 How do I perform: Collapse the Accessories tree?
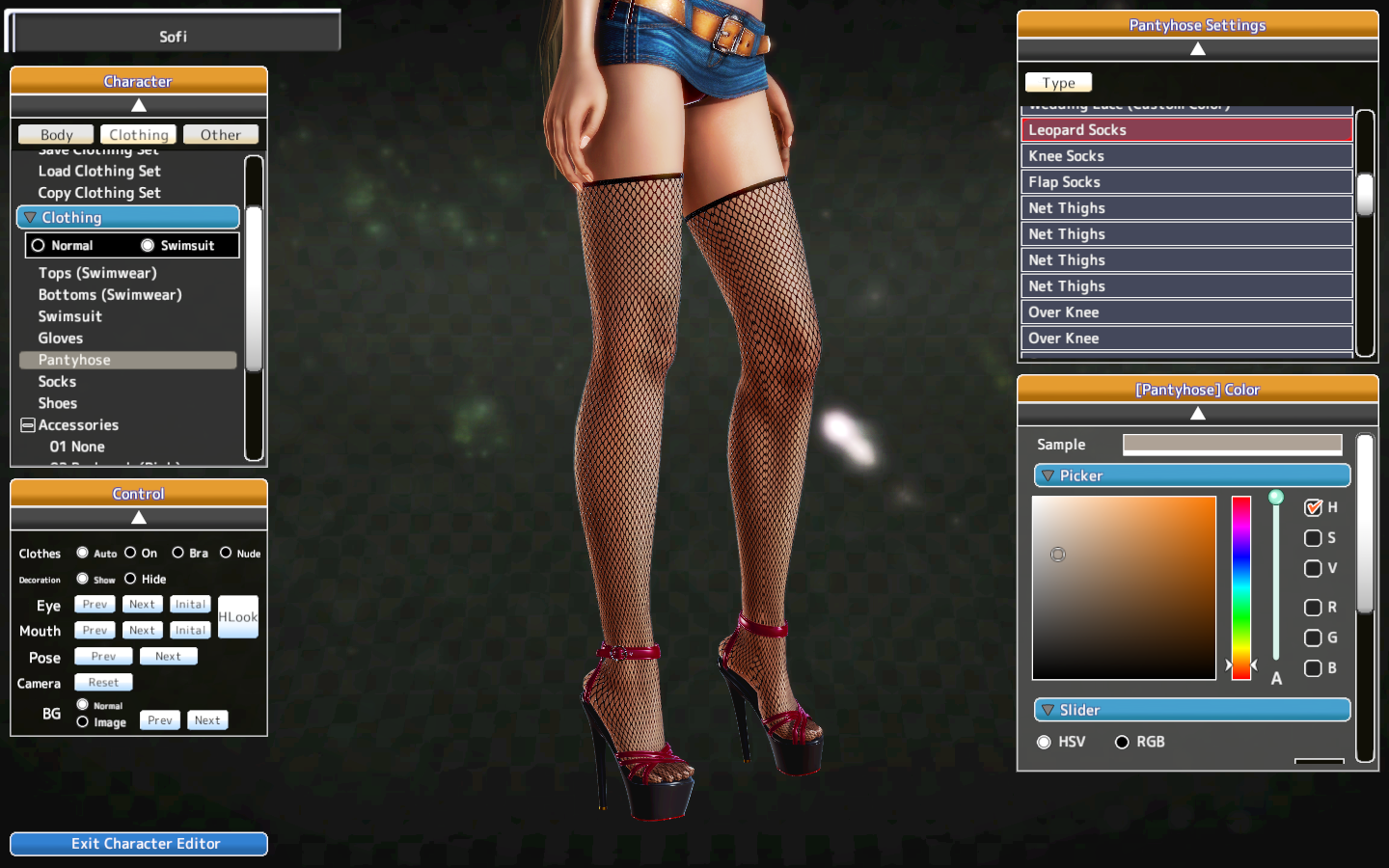pyautogui.click(x=28, y=425)
